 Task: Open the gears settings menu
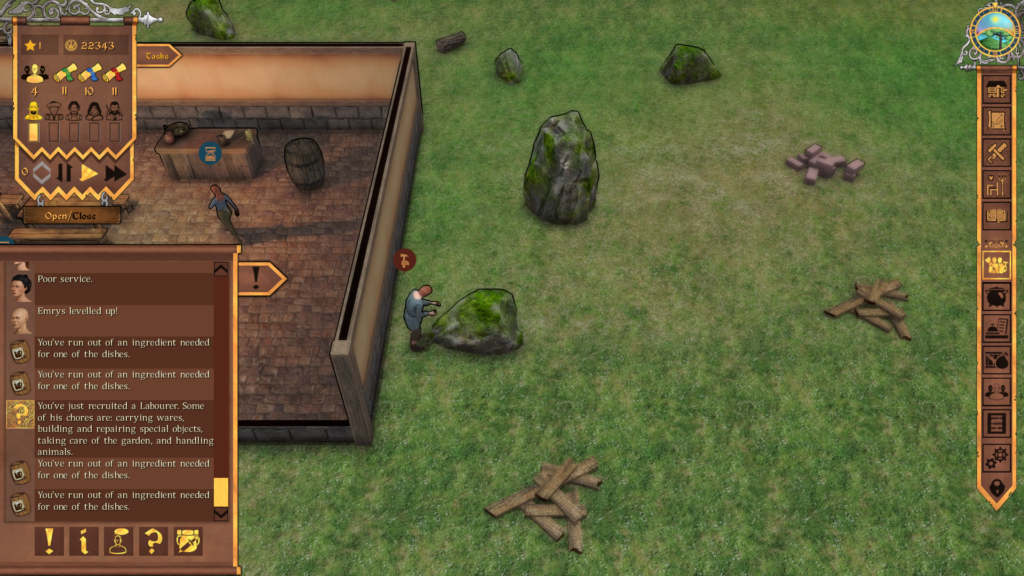(996, 457)
